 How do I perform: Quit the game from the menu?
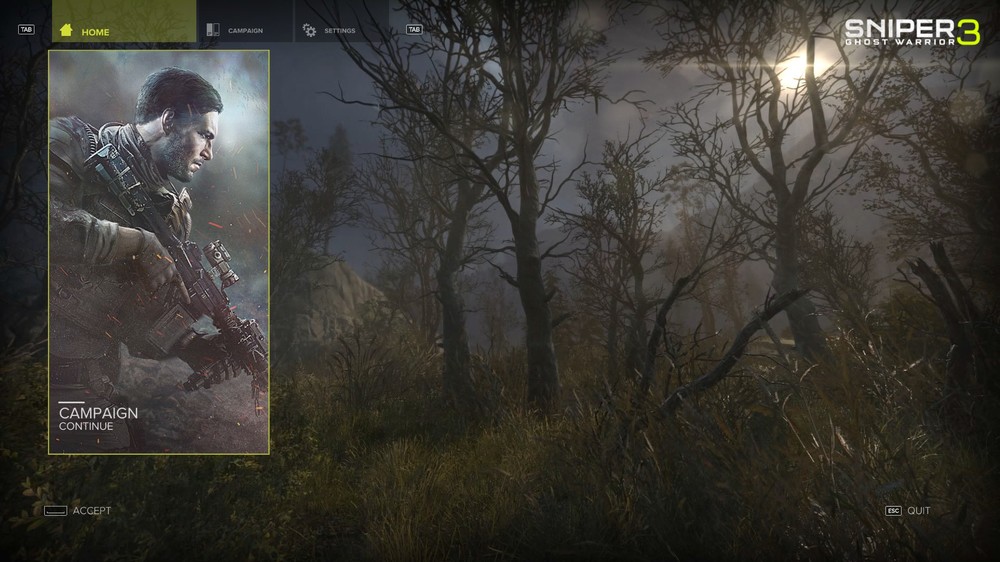908,511
